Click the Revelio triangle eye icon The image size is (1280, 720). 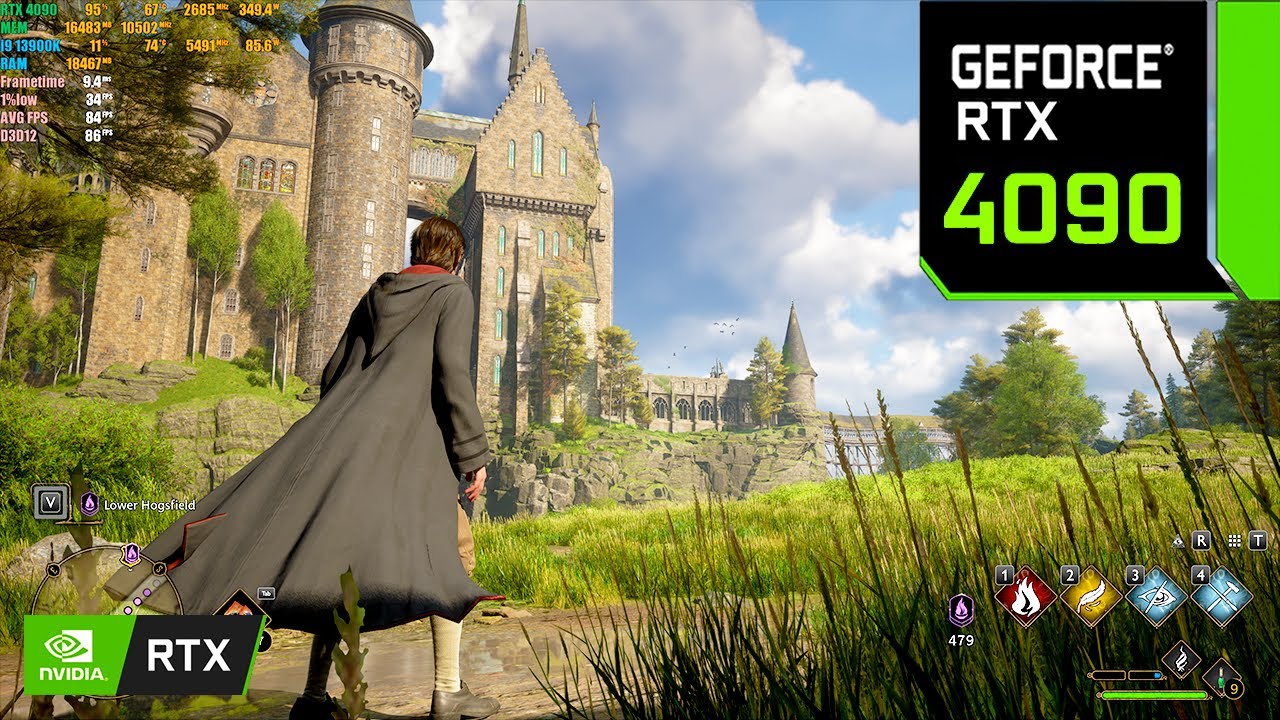[x=1179, y=541]
